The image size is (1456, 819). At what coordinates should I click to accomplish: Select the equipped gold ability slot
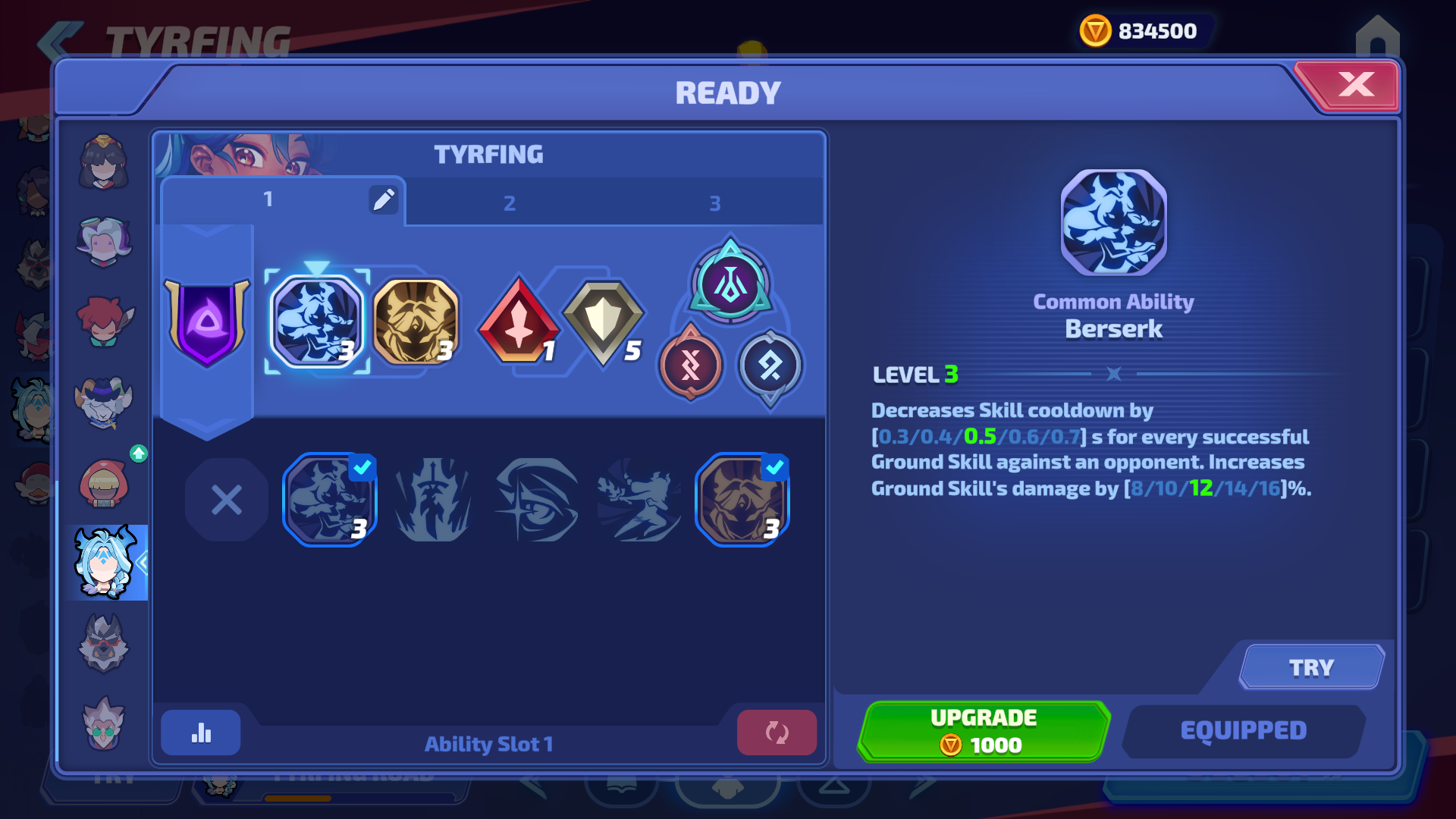coord(416,322)
